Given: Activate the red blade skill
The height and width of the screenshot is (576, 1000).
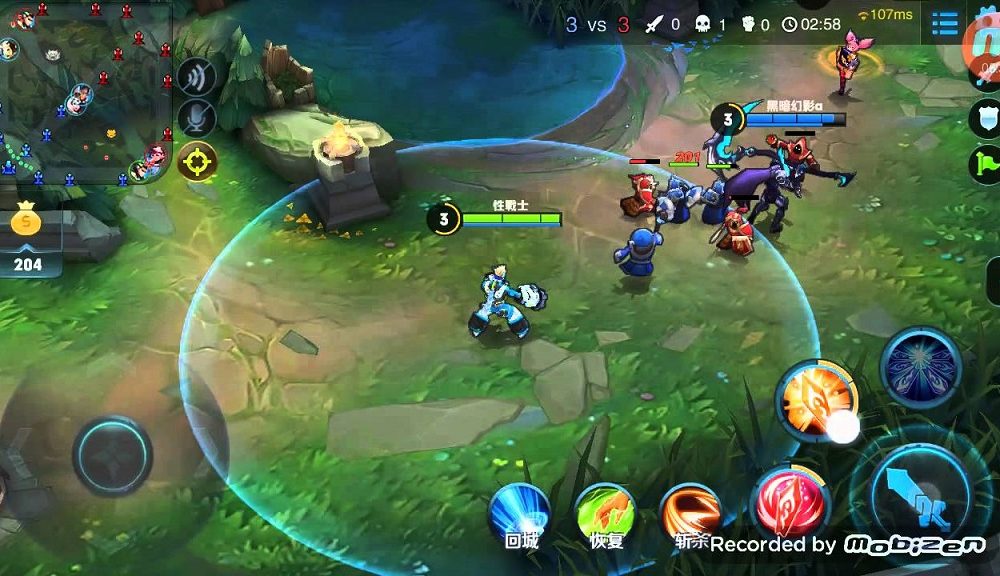Looking at the screenshot, I should point(791,500).
